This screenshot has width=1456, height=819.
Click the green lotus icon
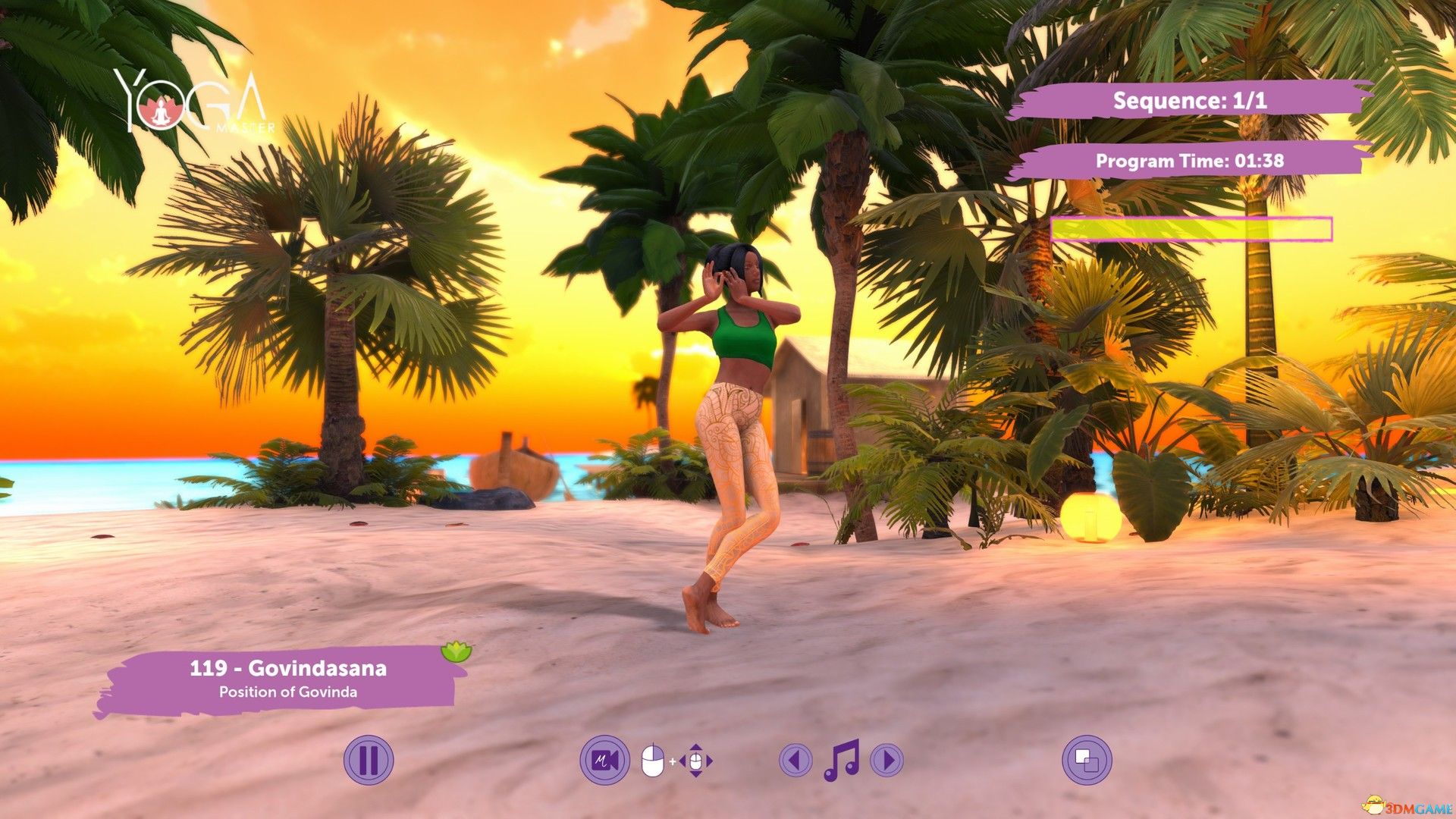point(457,651)
